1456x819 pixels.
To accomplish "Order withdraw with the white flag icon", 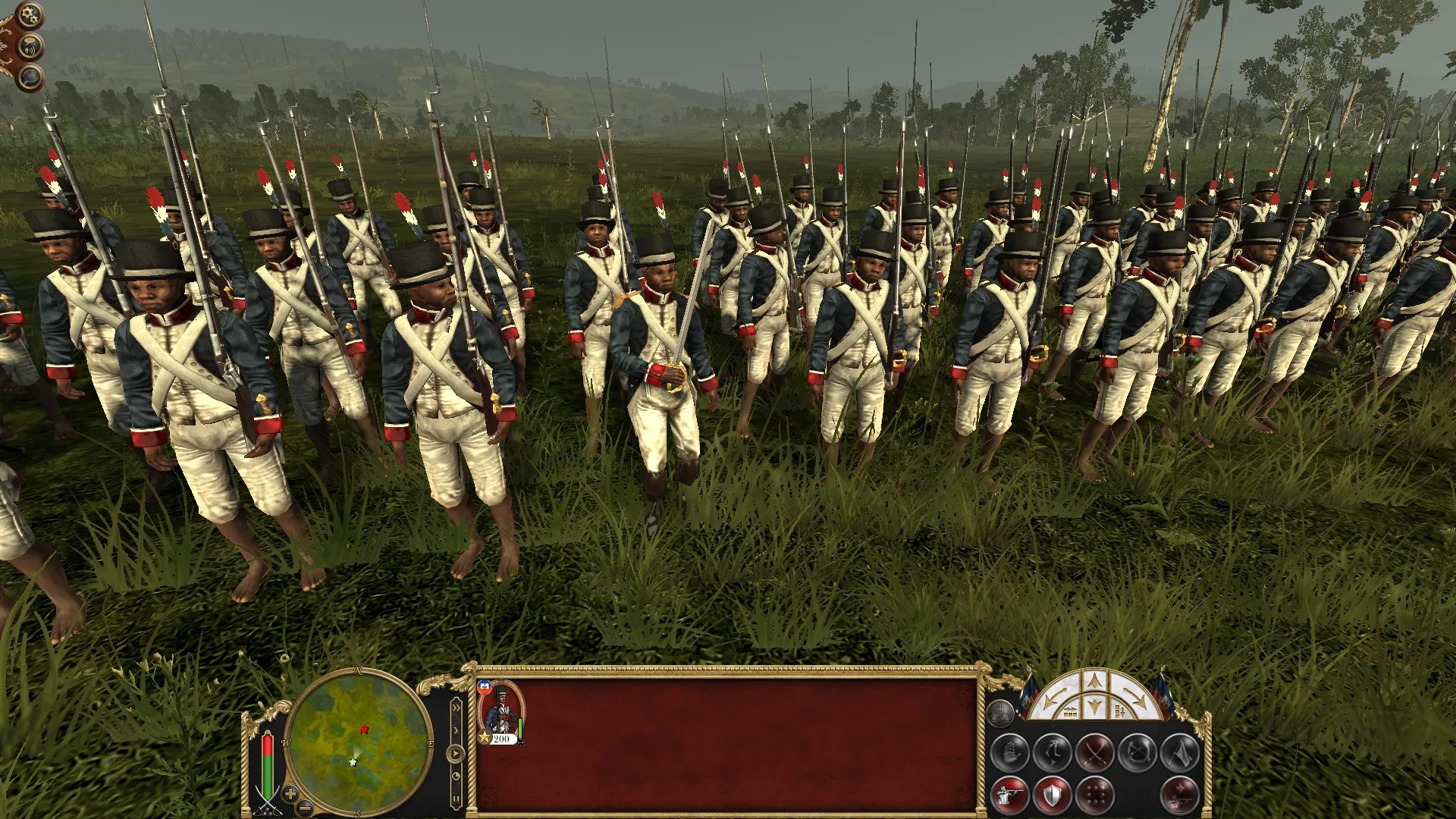I will pos(1179,753).
